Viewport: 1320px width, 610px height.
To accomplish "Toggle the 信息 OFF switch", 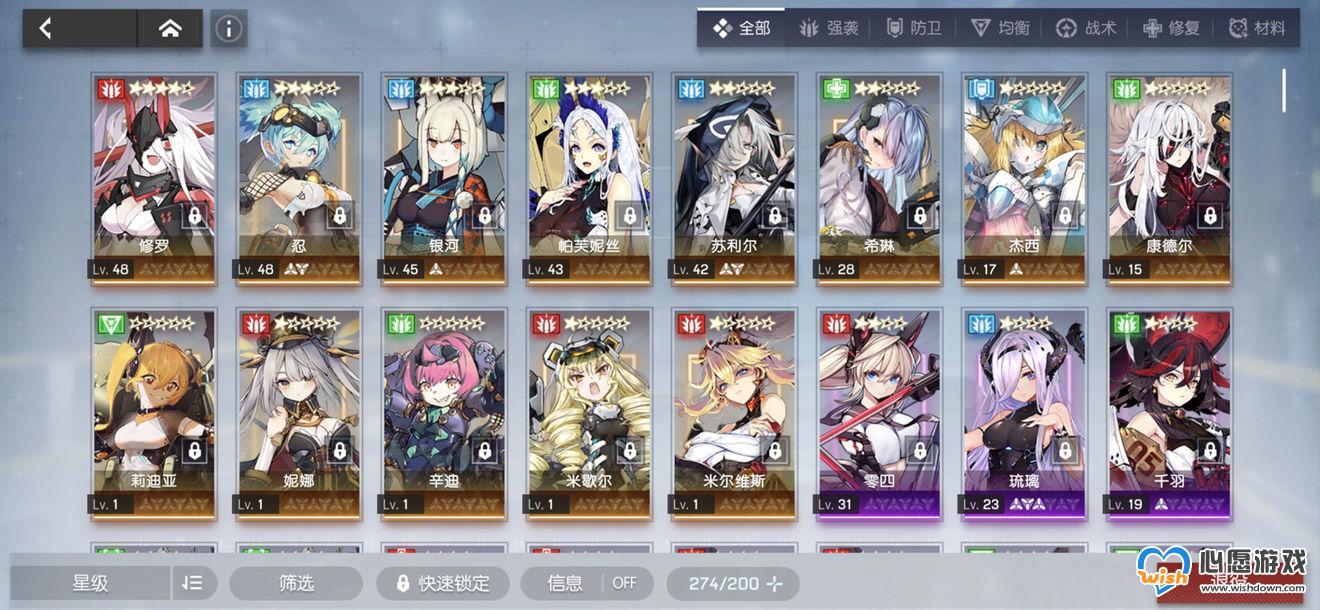I will click(591, 583).
